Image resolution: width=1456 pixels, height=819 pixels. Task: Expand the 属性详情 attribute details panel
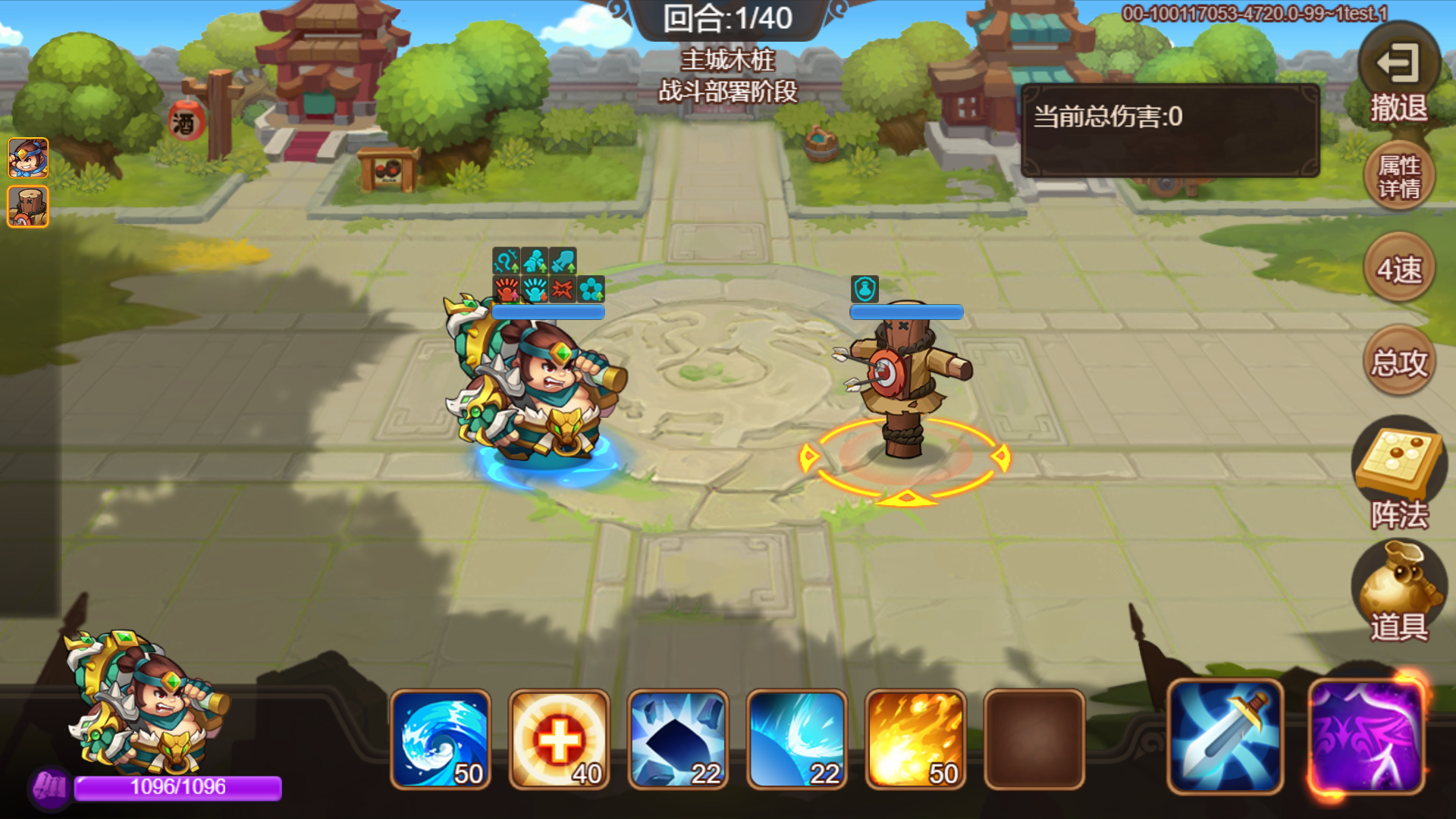tap(1399, 176)
